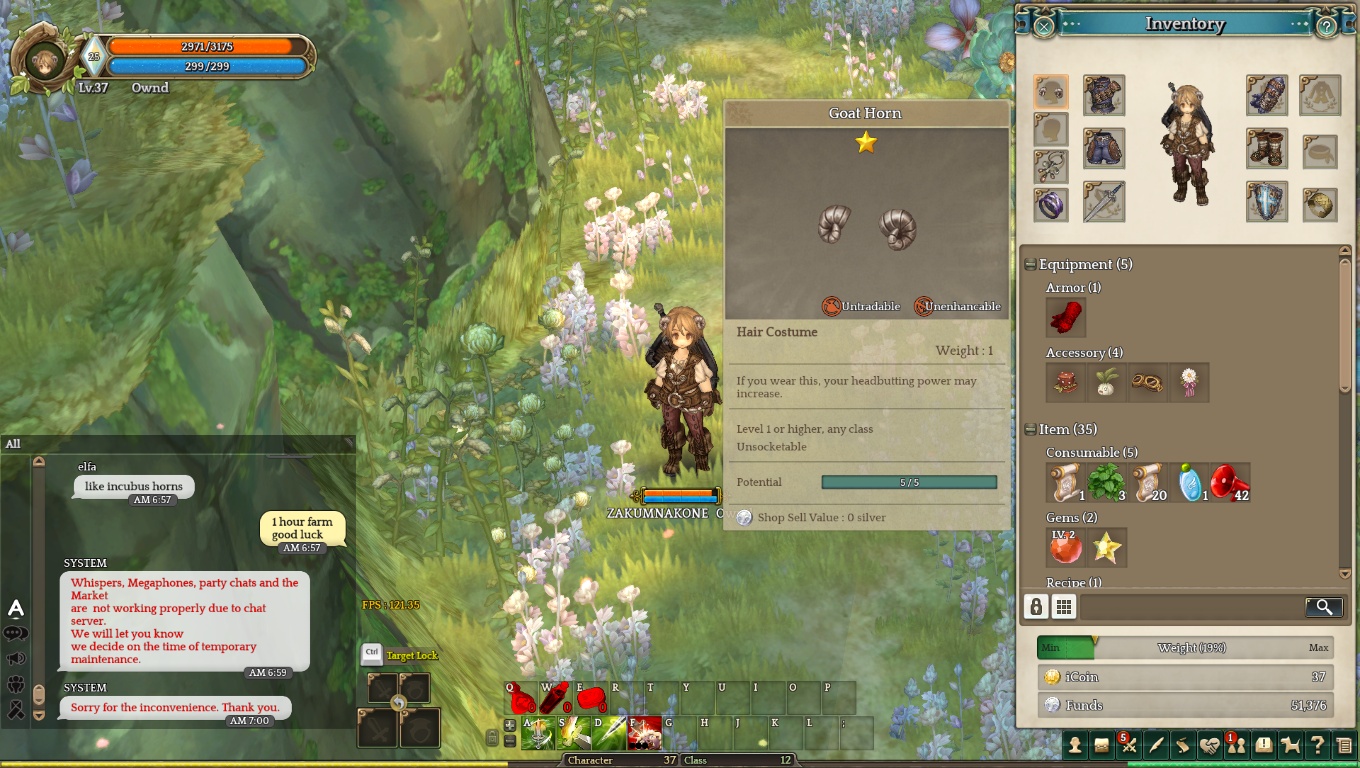1360x768 pixels.
Task: Activate the skill in hotkey slot F
Action: tap(645, 735)
